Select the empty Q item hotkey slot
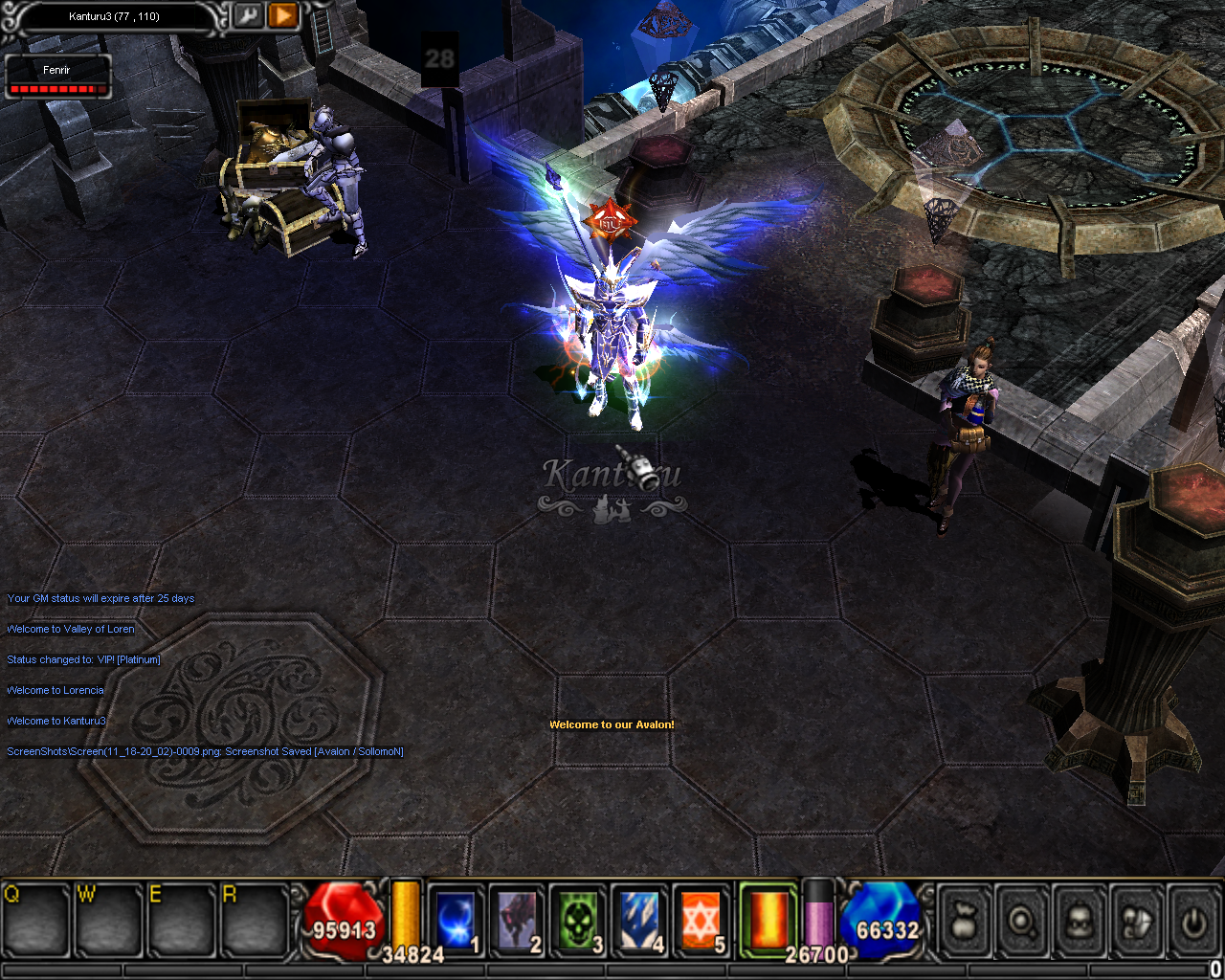 [x=34, y=922]
